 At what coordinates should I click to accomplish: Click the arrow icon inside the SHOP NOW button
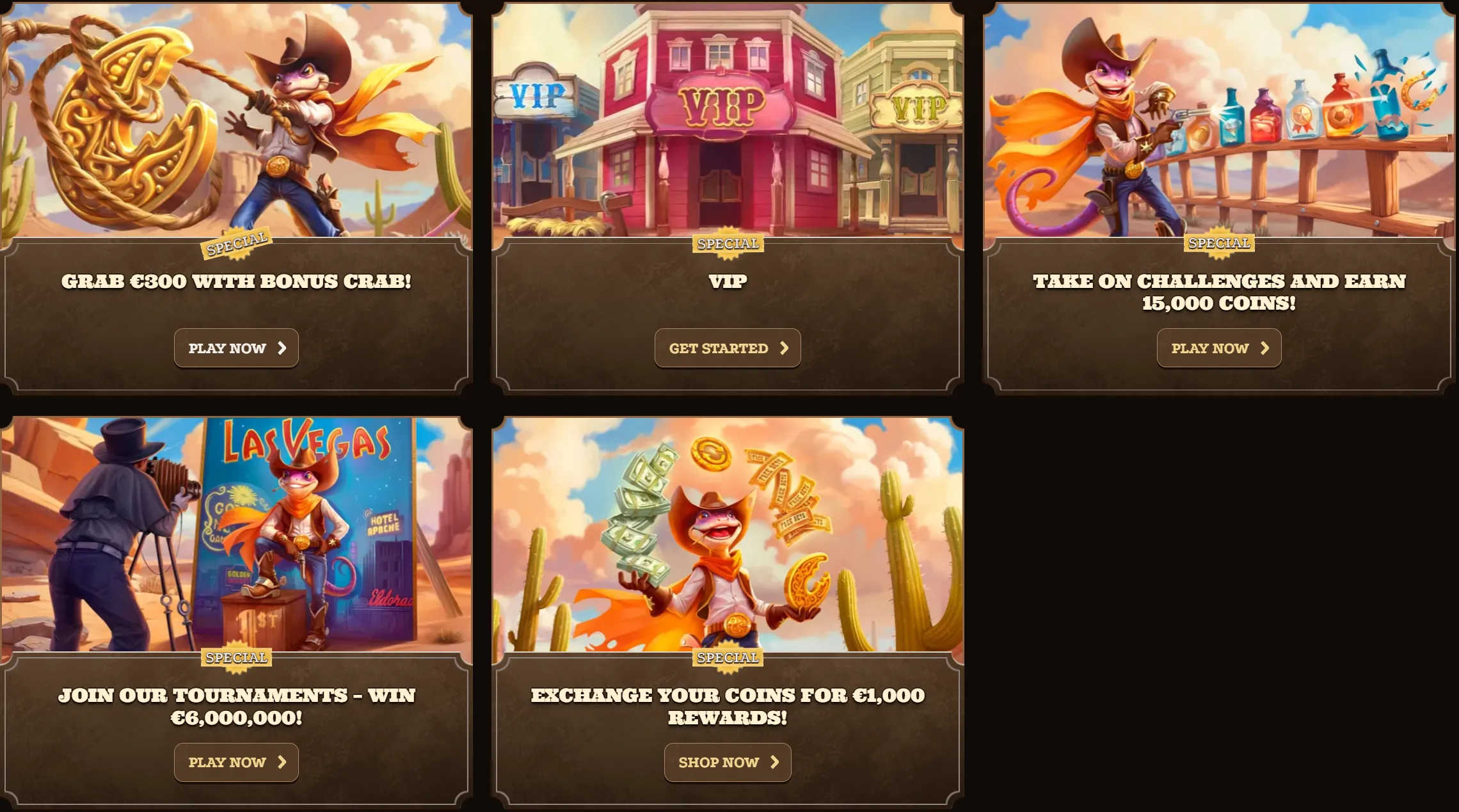pos(775,761)
